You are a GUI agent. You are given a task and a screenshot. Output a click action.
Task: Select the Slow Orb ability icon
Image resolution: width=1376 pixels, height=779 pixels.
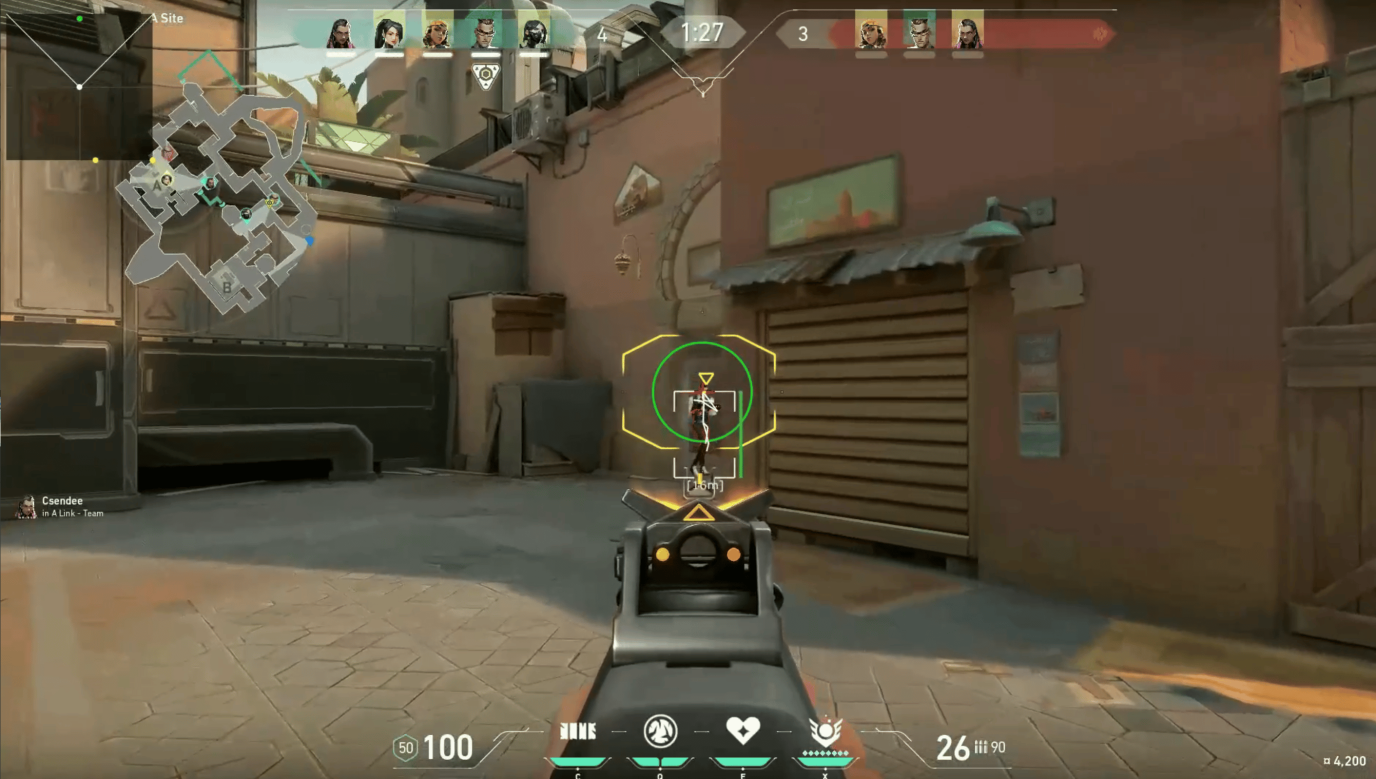(660, 732)
